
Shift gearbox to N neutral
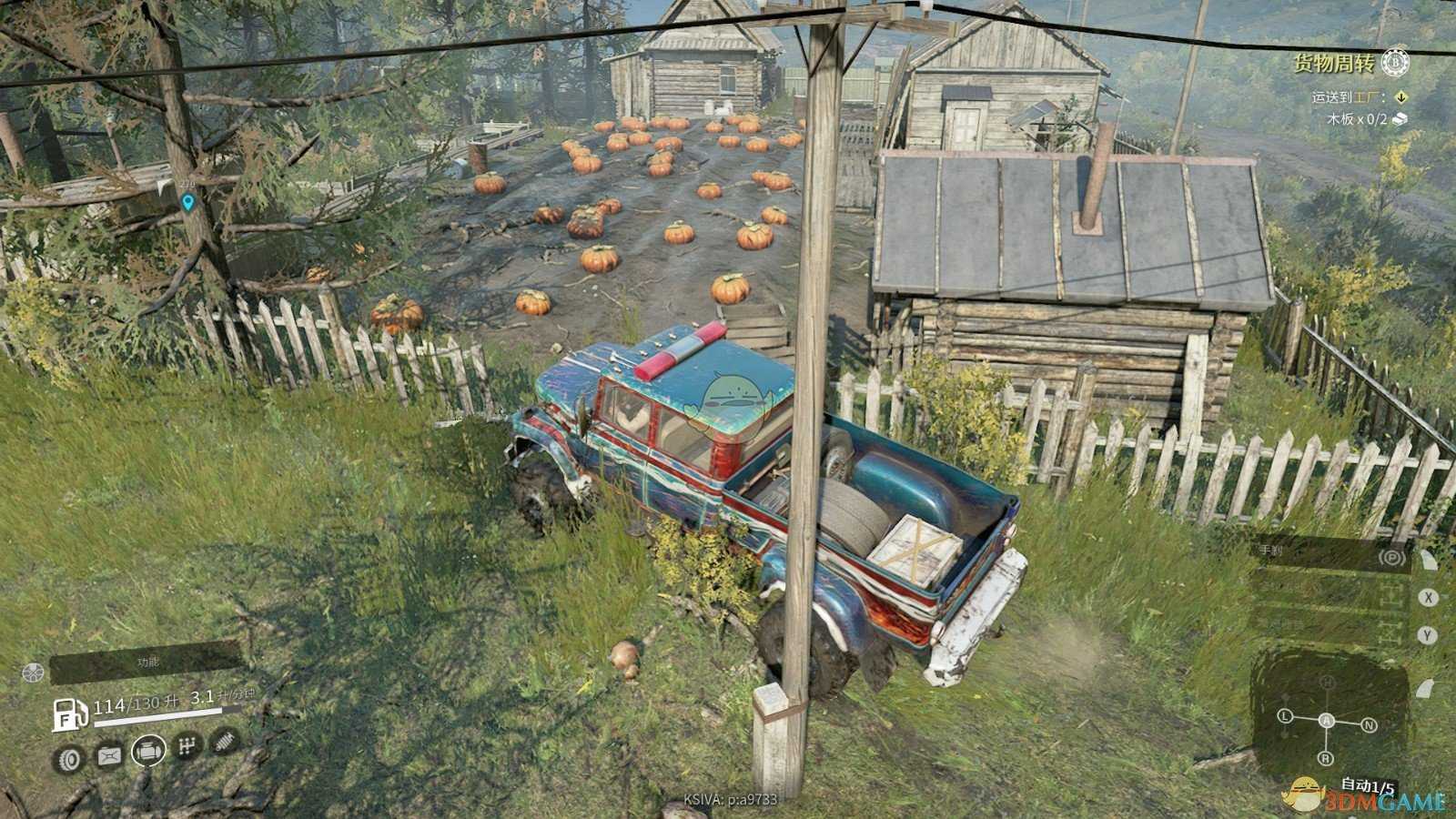click(x=1369, y=725)
